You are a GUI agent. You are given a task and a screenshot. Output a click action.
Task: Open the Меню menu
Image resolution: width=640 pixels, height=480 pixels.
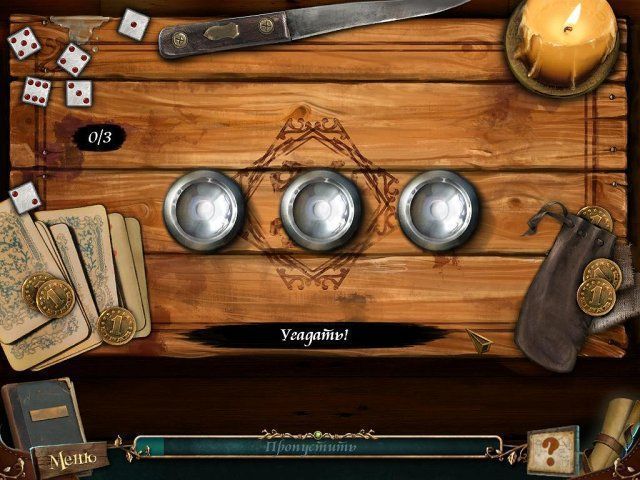point(72,460)
